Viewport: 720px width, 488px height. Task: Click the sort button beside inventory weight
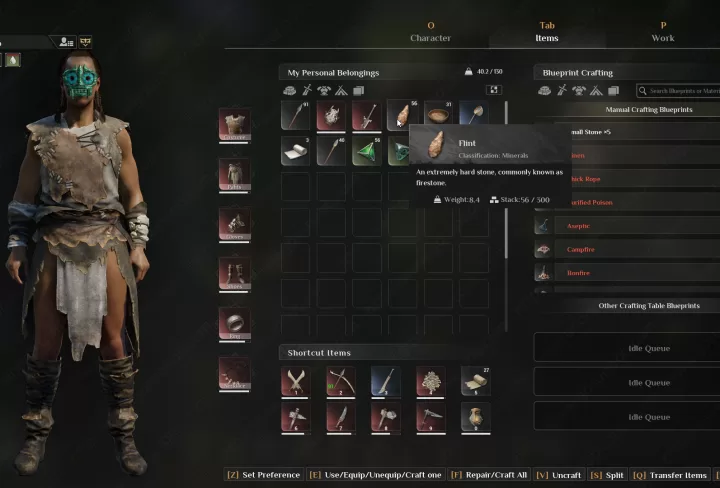click(493, 89)
